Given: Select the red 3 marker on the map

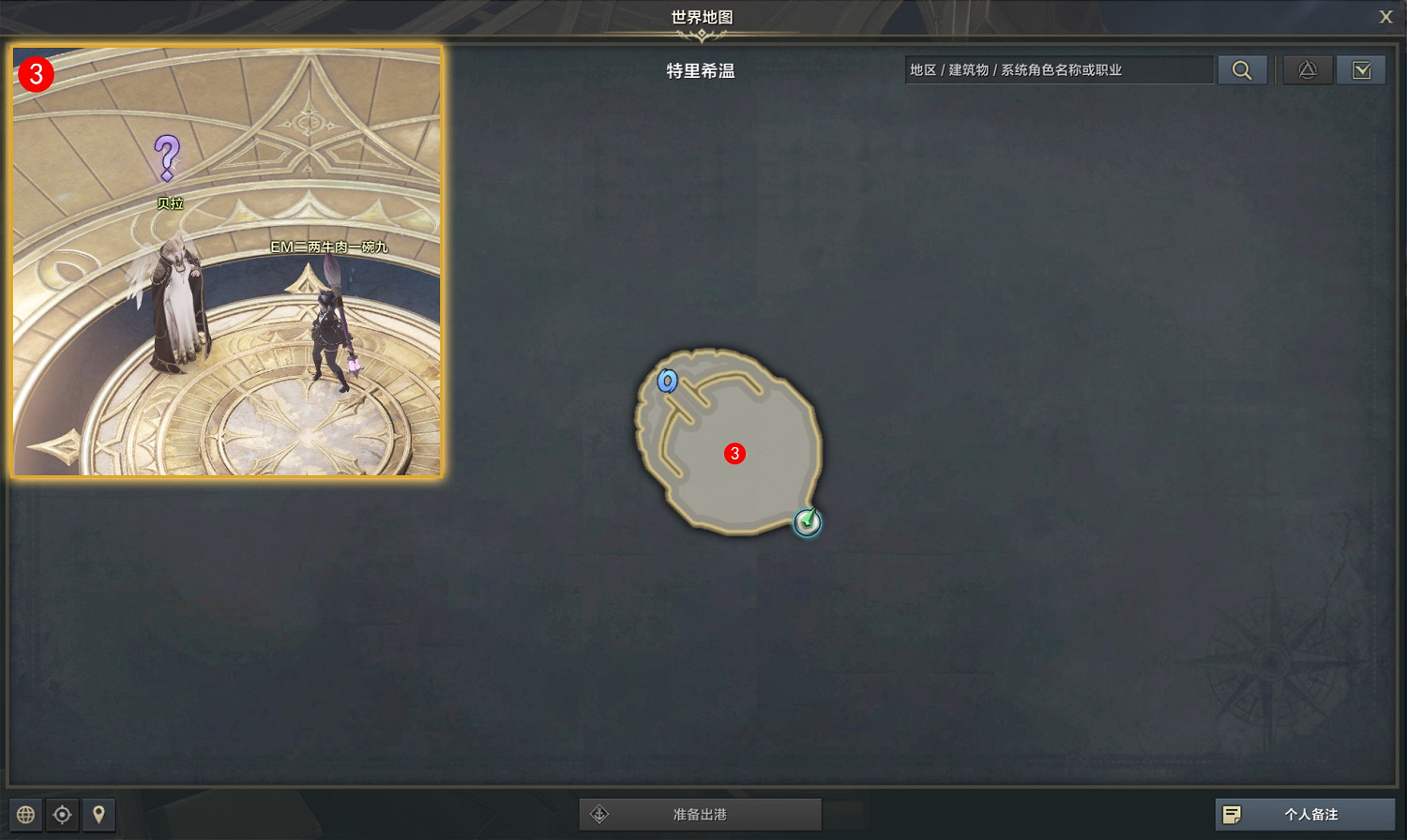Looking at the screenshot, I should pyautogui.click(x=734, y=453).
